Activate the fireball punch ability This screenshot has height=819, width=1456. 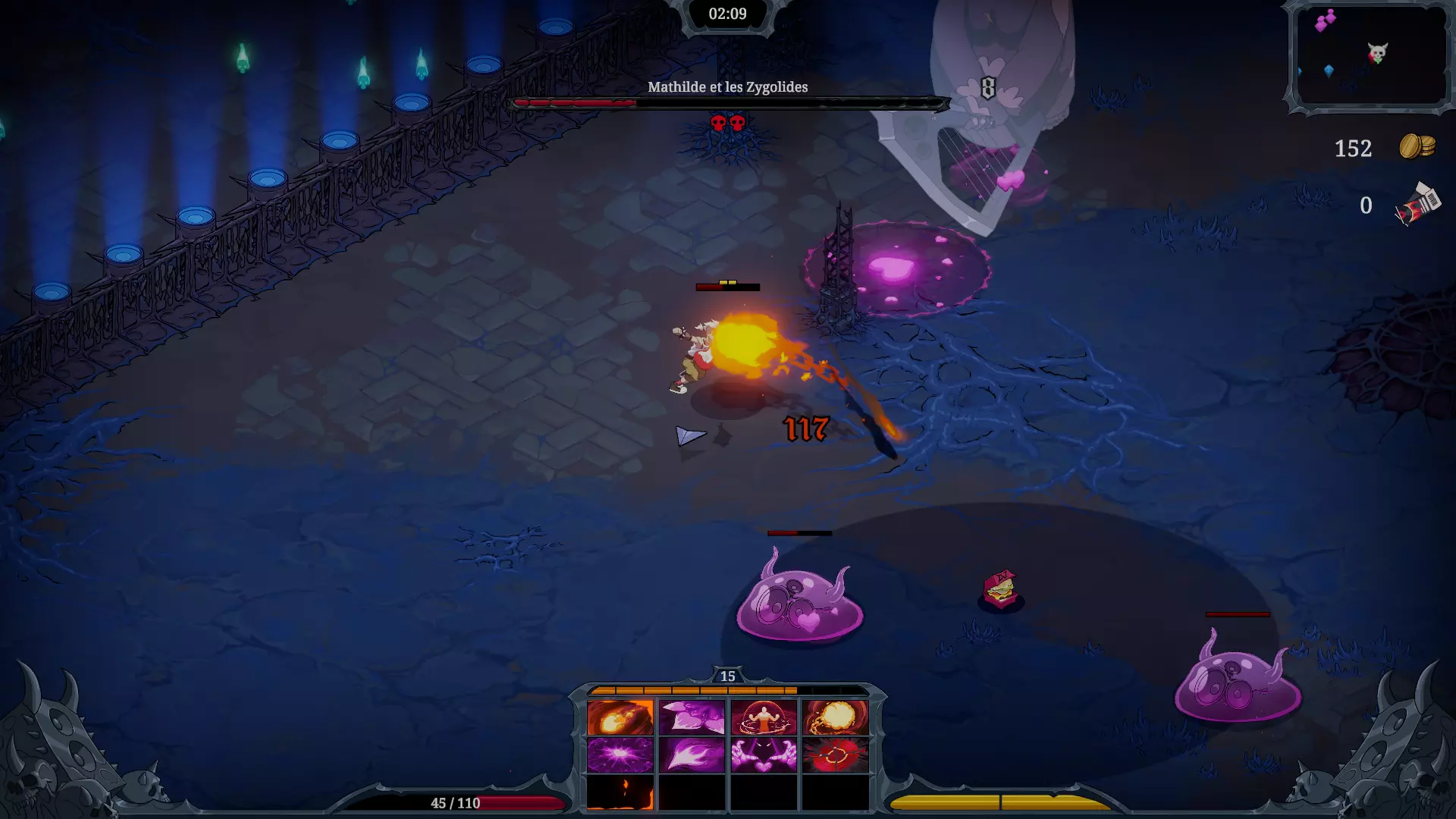tap(620, 717)
